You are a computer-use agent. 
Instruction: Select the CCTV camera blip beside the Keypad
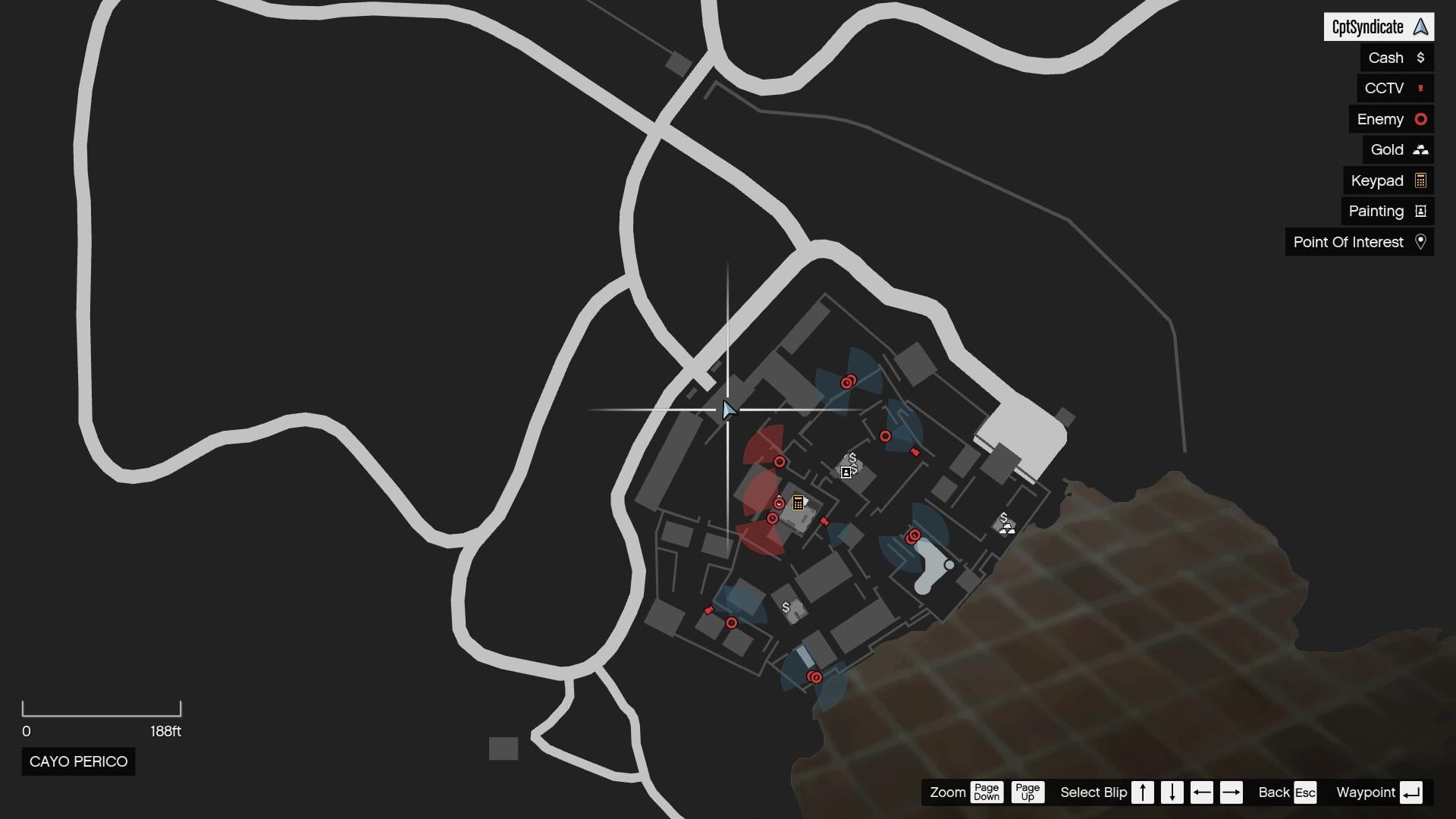(824, 522)
